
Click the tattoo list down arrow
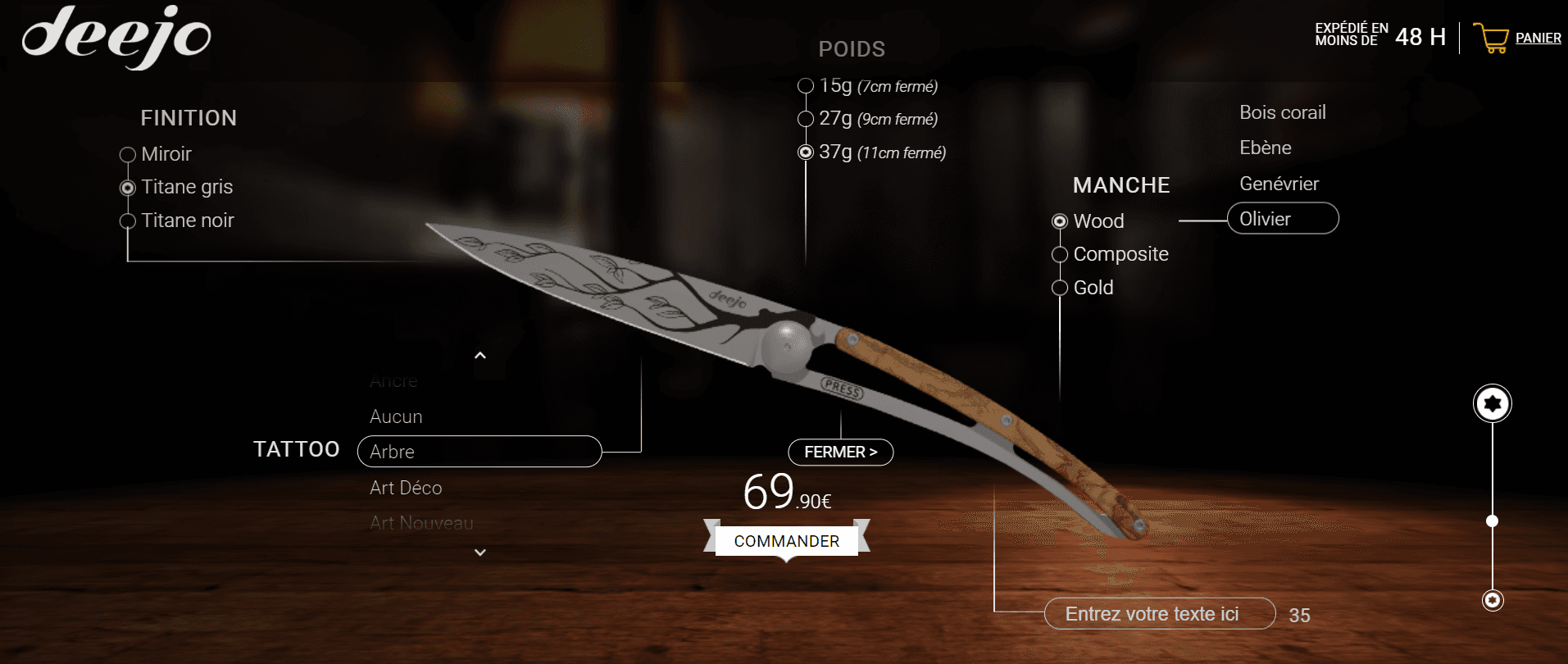pyautogui.click(x=480, y=553)
